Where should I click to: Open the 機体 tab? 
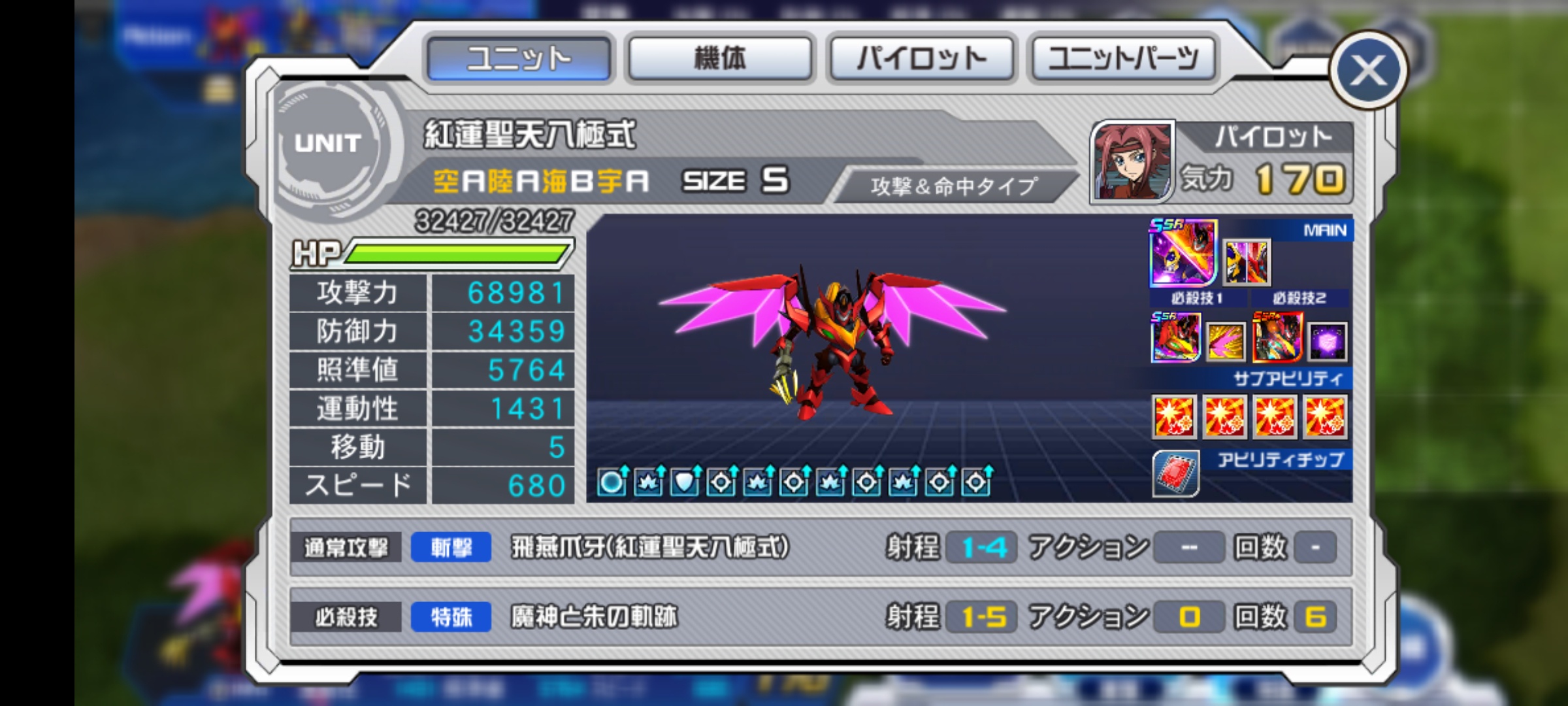pos(720,59)
